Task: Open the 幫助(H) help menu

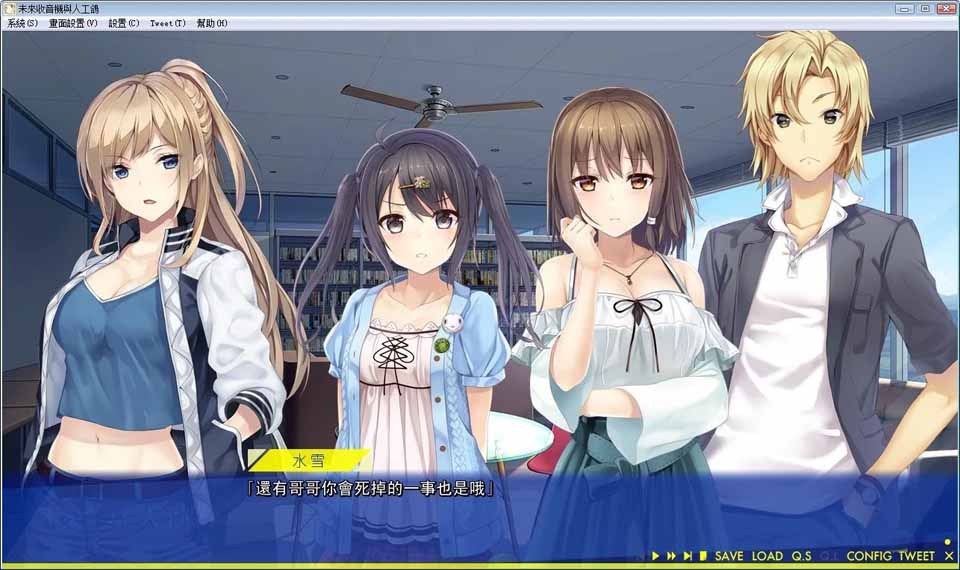Action: (x=212, y=23)
